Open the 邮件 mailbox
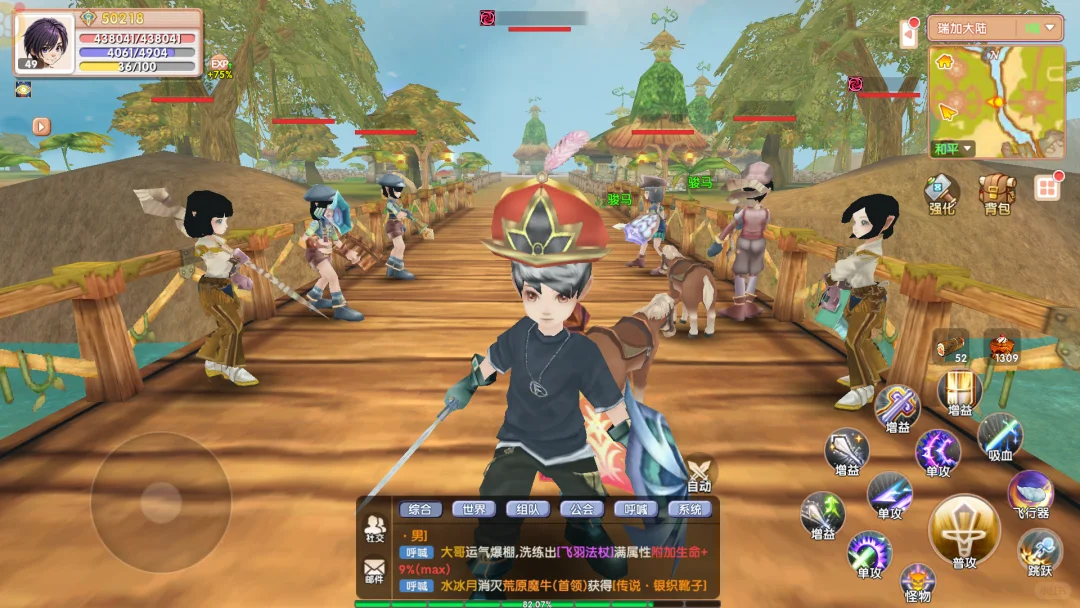The width and height of the screenshot is (1080, 608). tap(375, 571)
